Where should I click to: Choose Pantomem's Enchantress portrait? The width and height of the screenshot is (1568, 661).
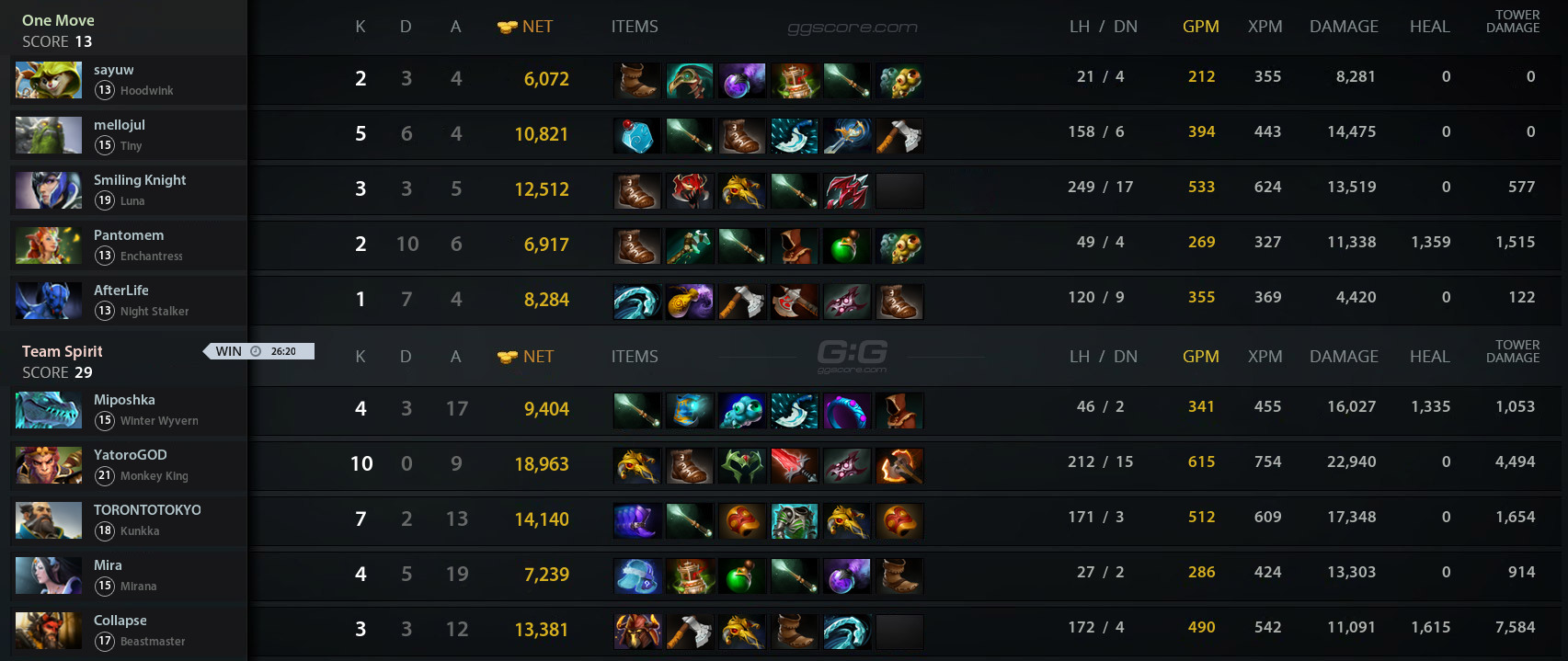point(48,245)
